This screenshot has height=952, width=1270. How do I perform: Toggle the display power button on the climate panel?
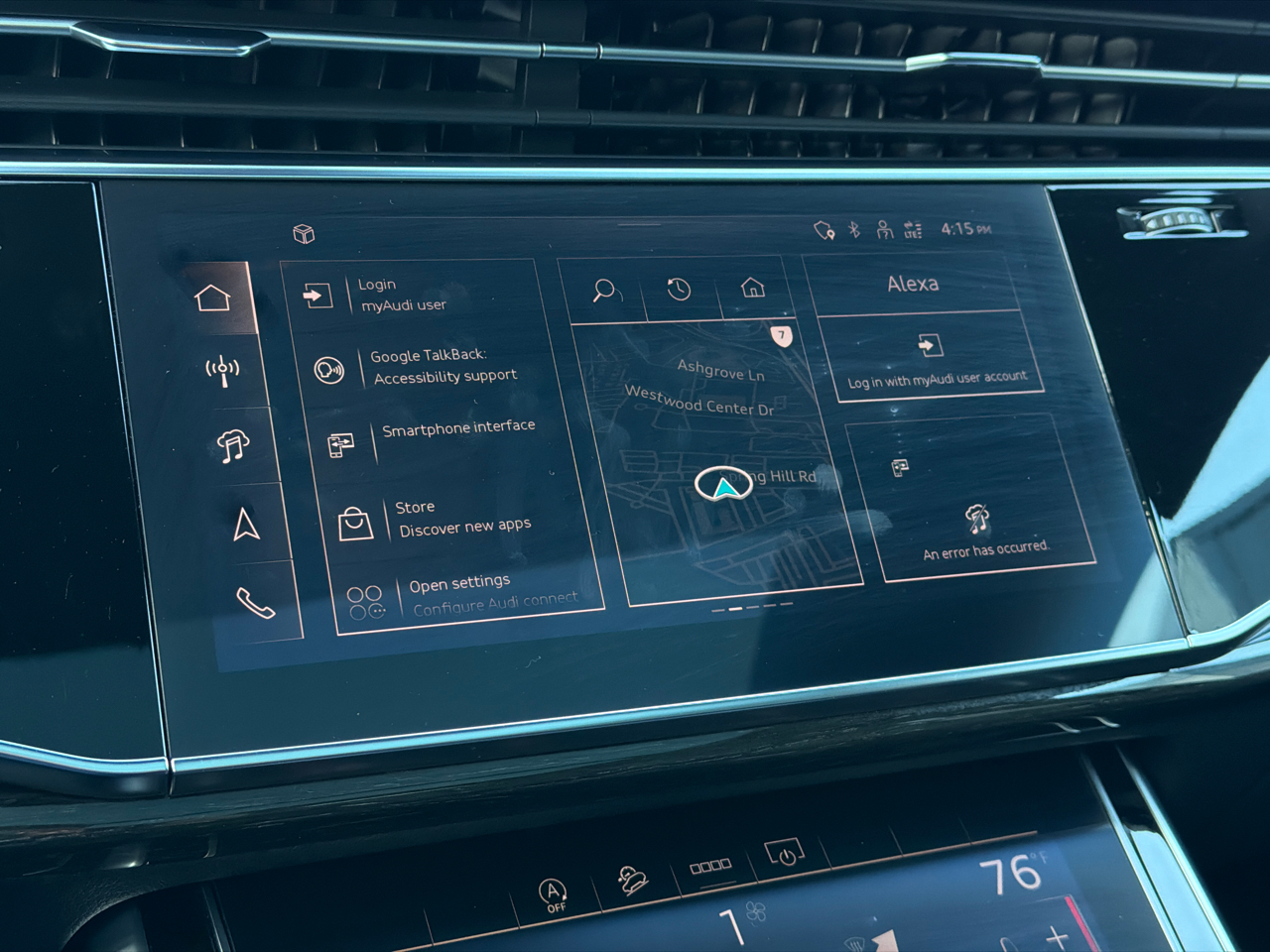point(784,851)
